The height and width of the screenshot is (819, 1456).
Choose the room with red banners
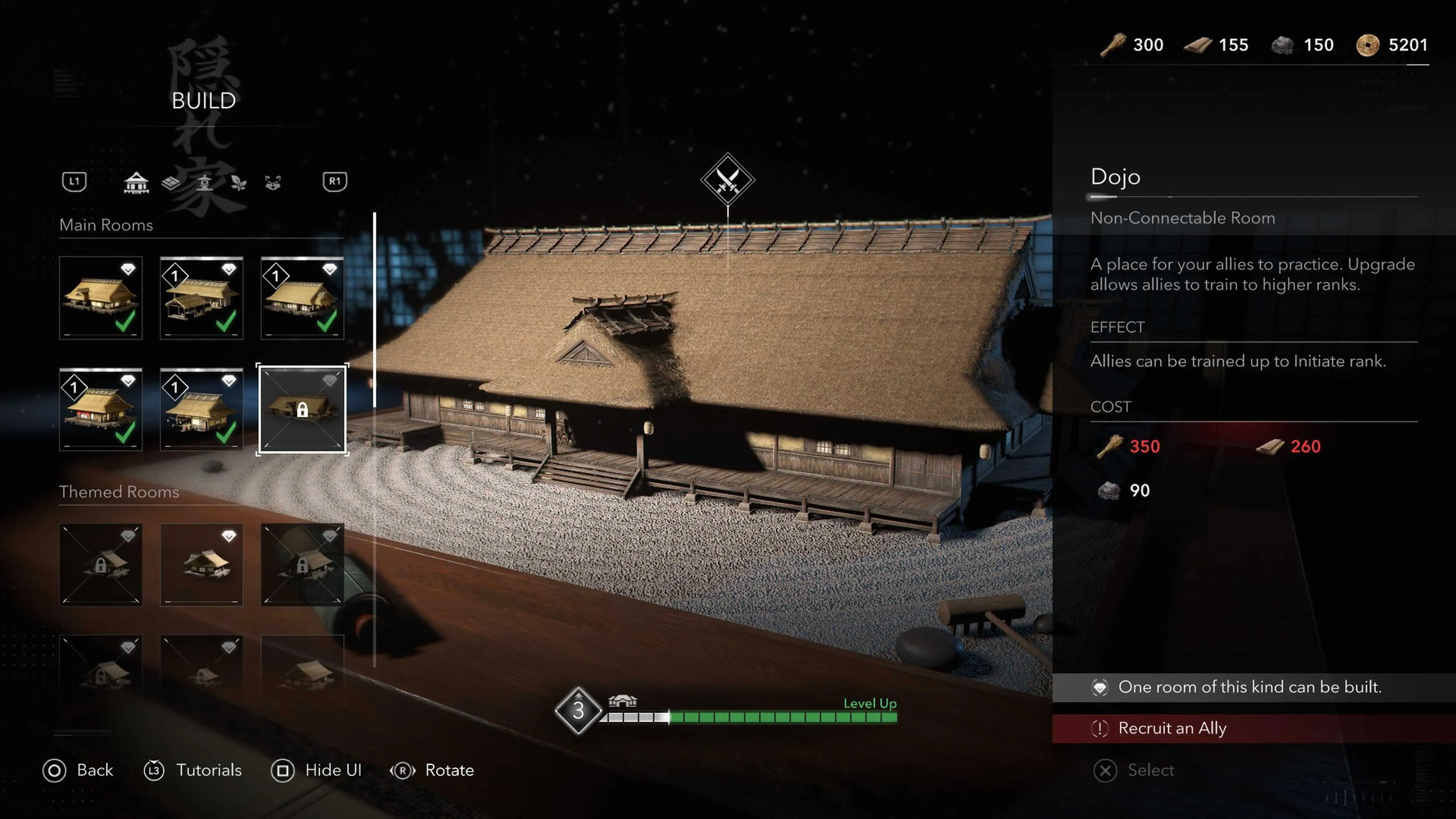(x=100, y=409)
